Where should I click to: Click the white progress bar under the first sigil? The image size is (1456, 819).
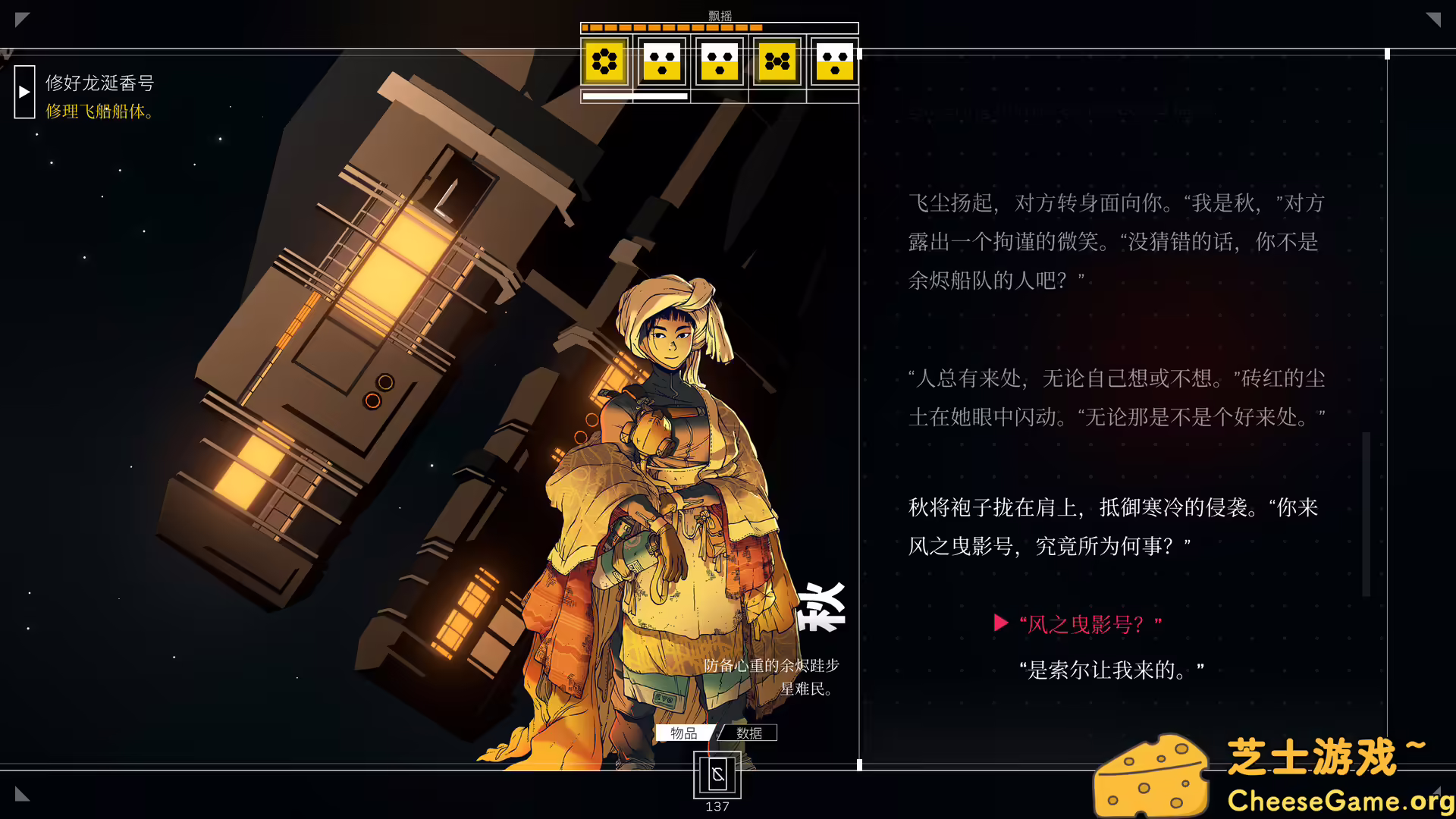coord(634,97)
